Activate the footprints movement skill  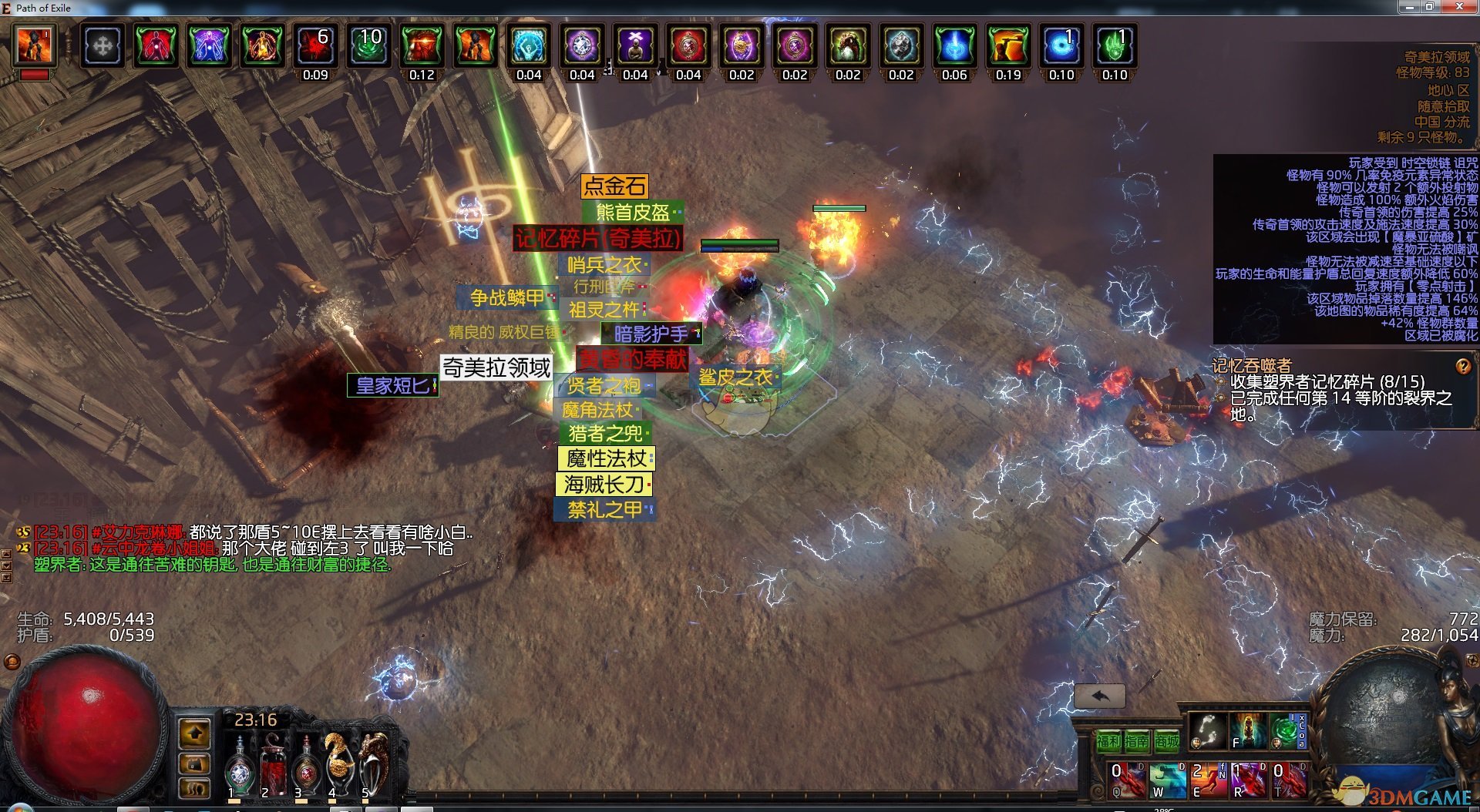click(1206, 730)
